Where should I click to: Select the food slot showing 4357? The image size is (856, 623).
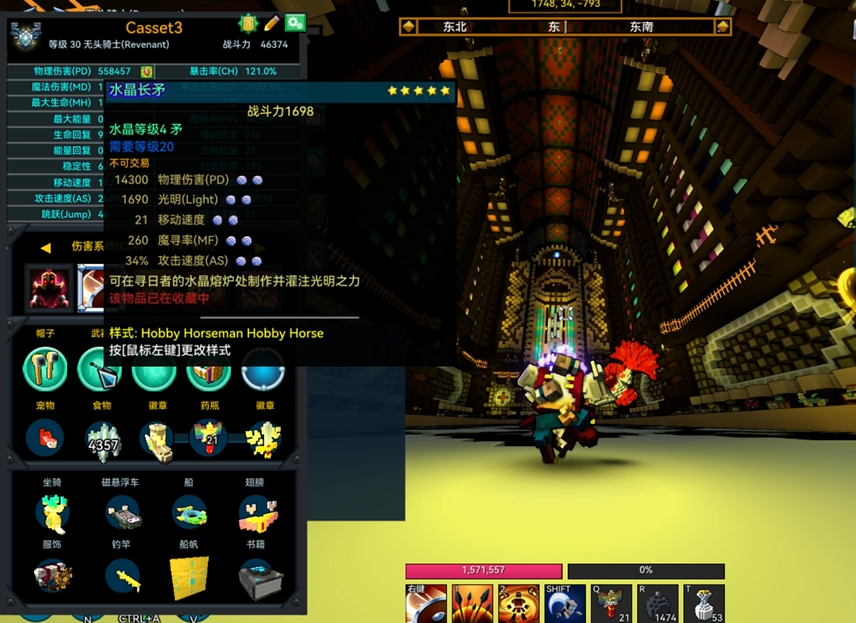tap(102, 438)
